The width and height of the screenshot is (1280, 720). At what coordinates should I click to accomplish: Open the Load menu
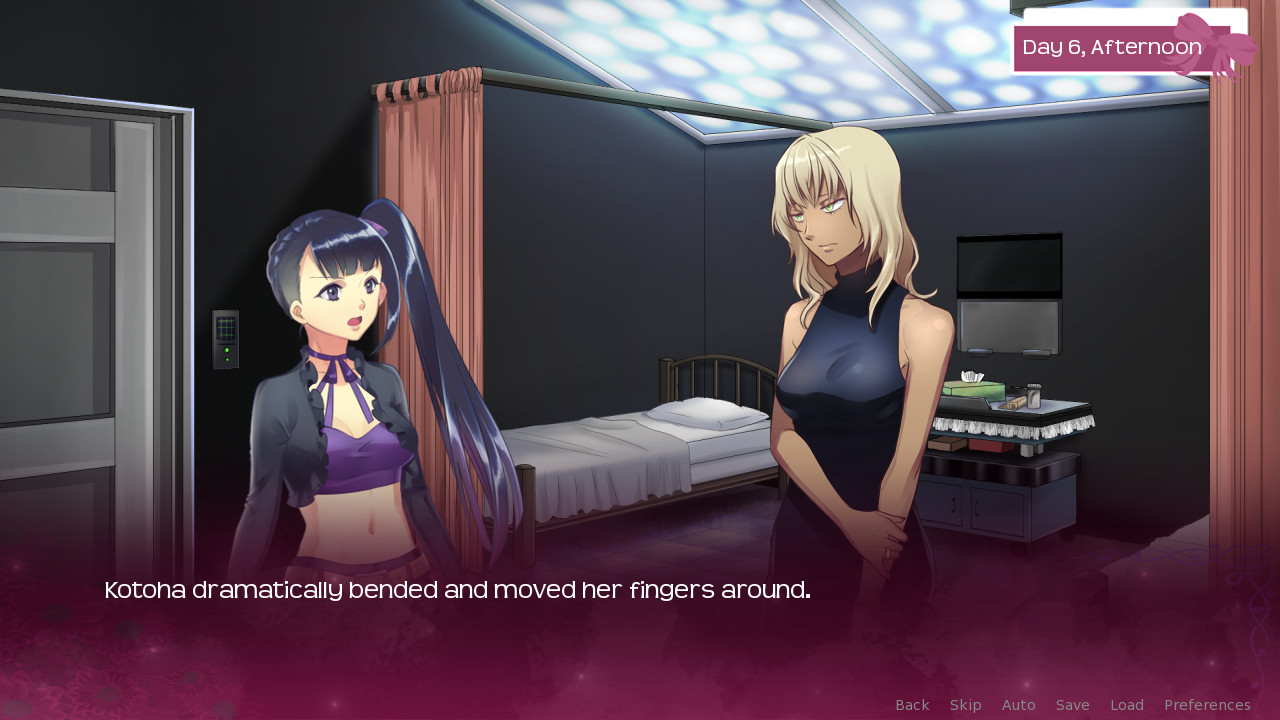[1126, 705]
